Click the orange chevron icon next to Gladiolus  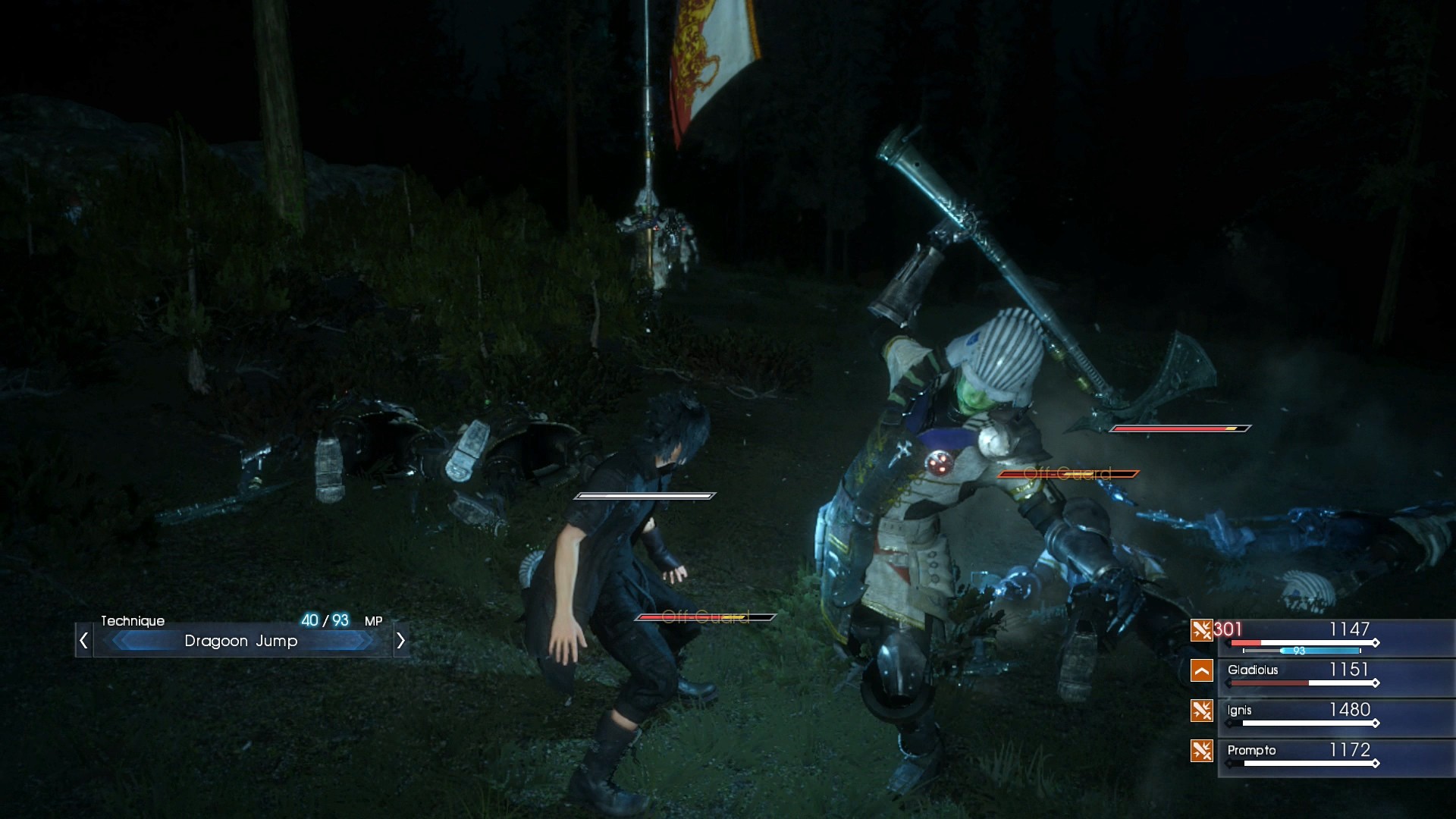tap(1203, 670)
